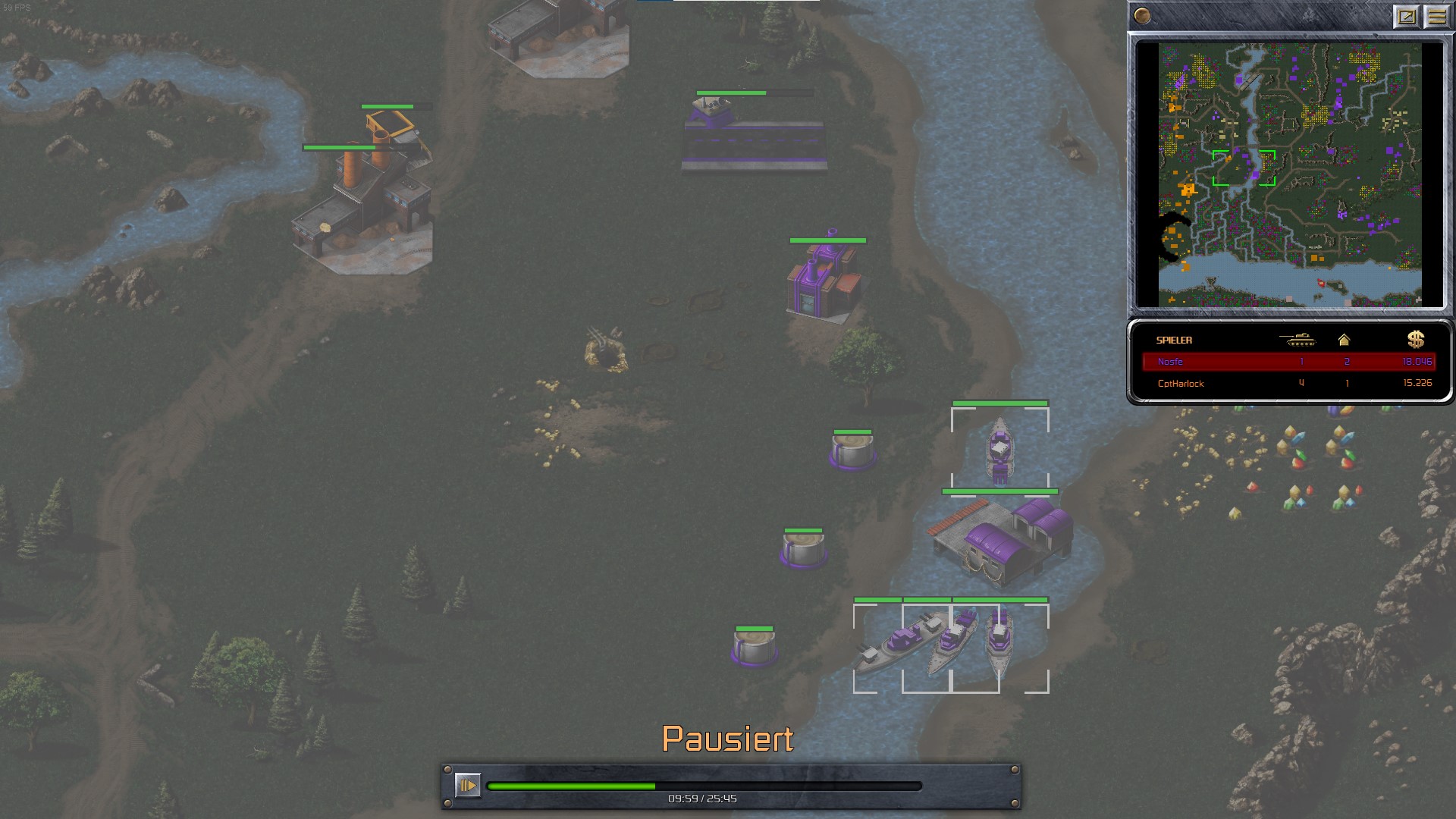Click the arrow-in-box button beside the menu
The image size is (1456, 819).
coord(1407,17)
